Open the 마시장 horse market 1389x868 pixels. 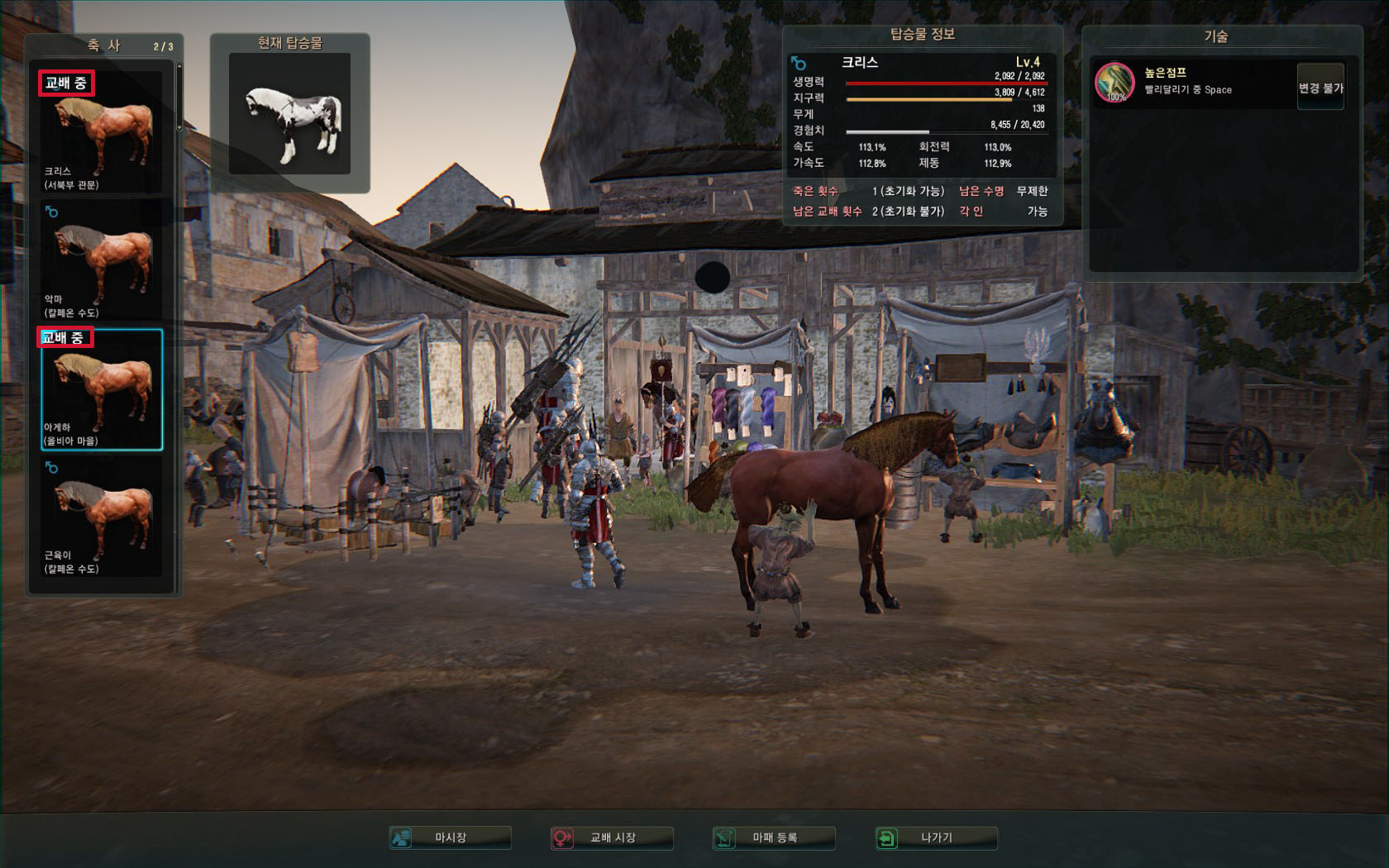(451, 837)
